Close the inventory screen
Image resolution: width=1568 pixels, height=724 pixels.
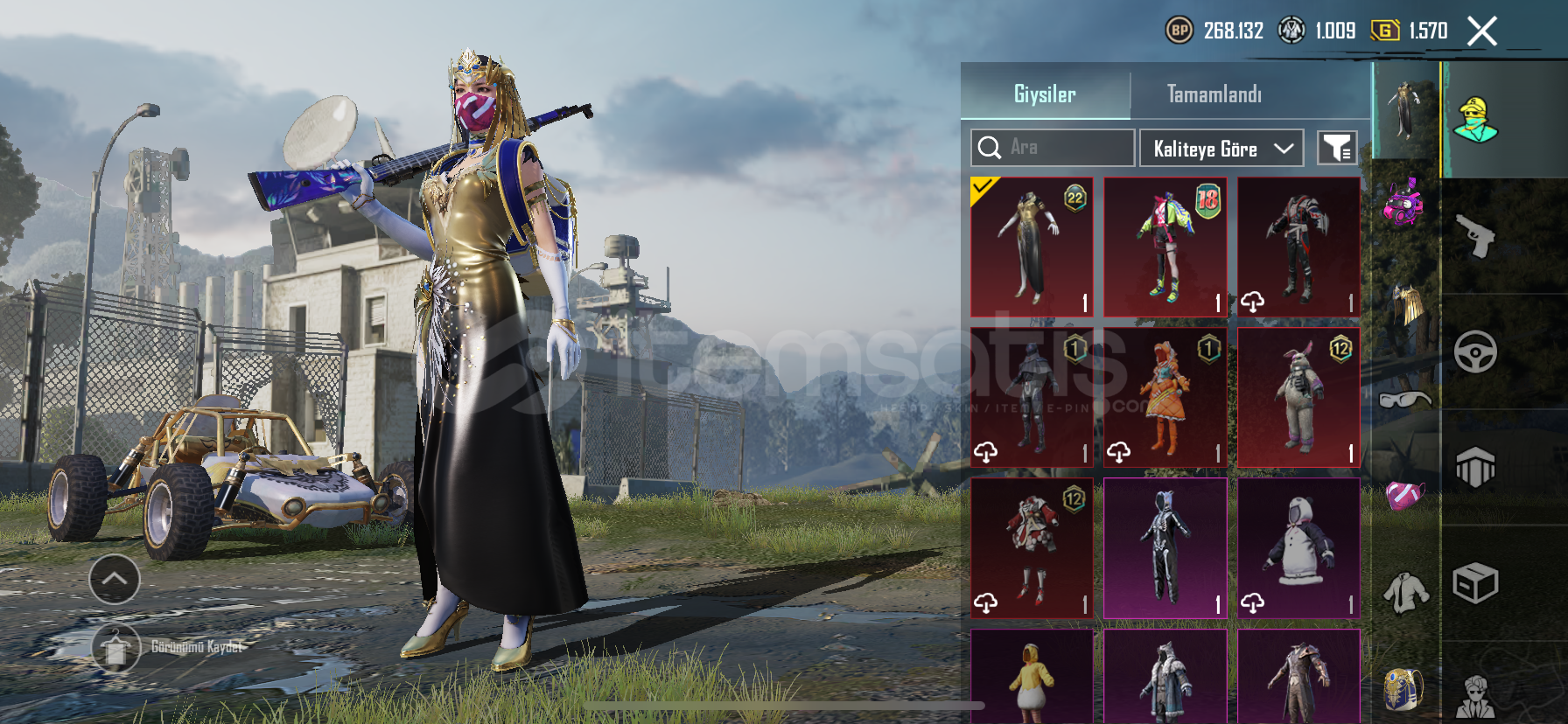pos(1481,31)
